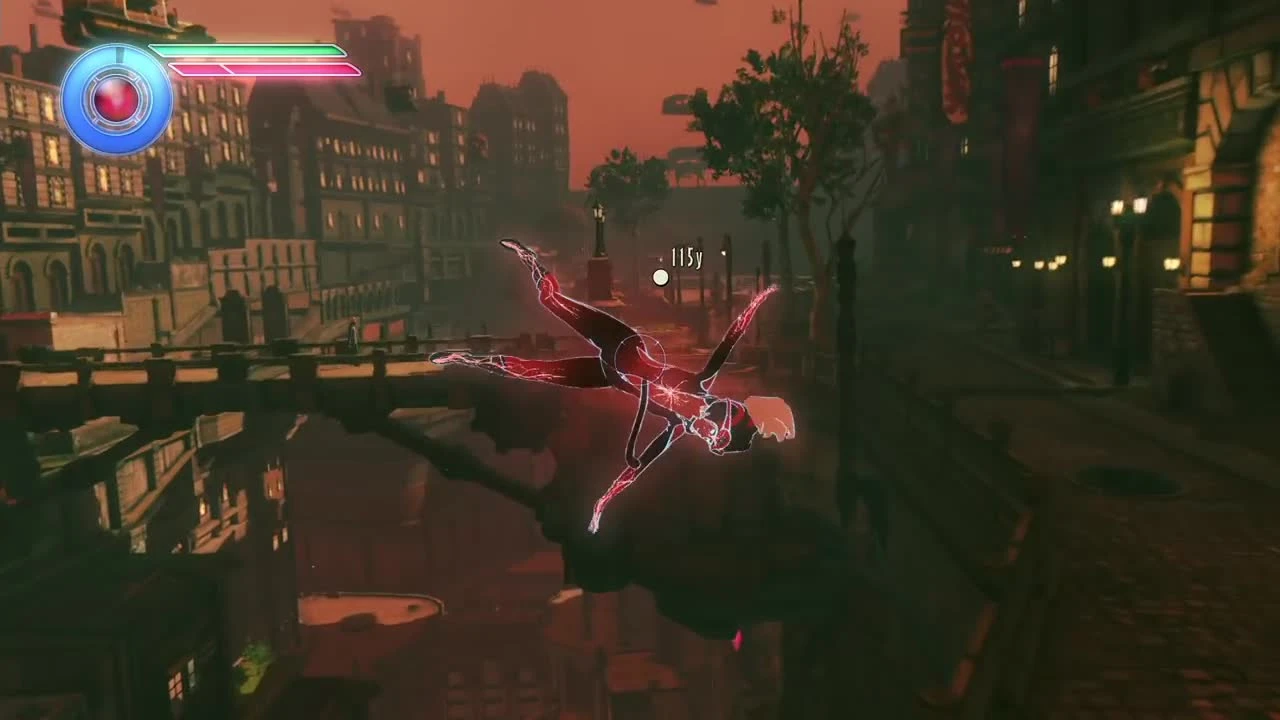
Task: Click the red core inside the gravity gauge
Action: coord(114,100)
